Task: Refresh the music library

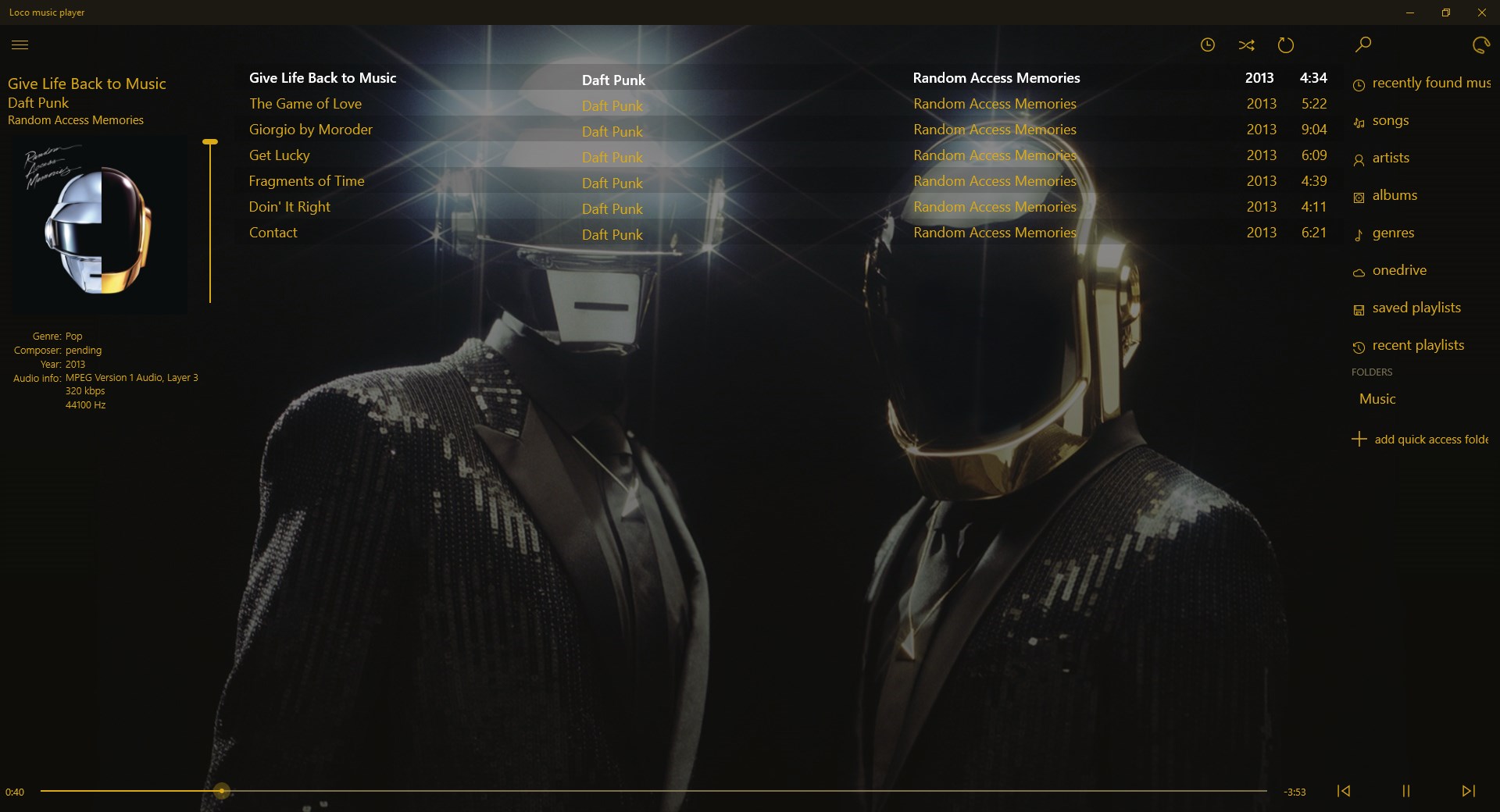Action: 1480,45
